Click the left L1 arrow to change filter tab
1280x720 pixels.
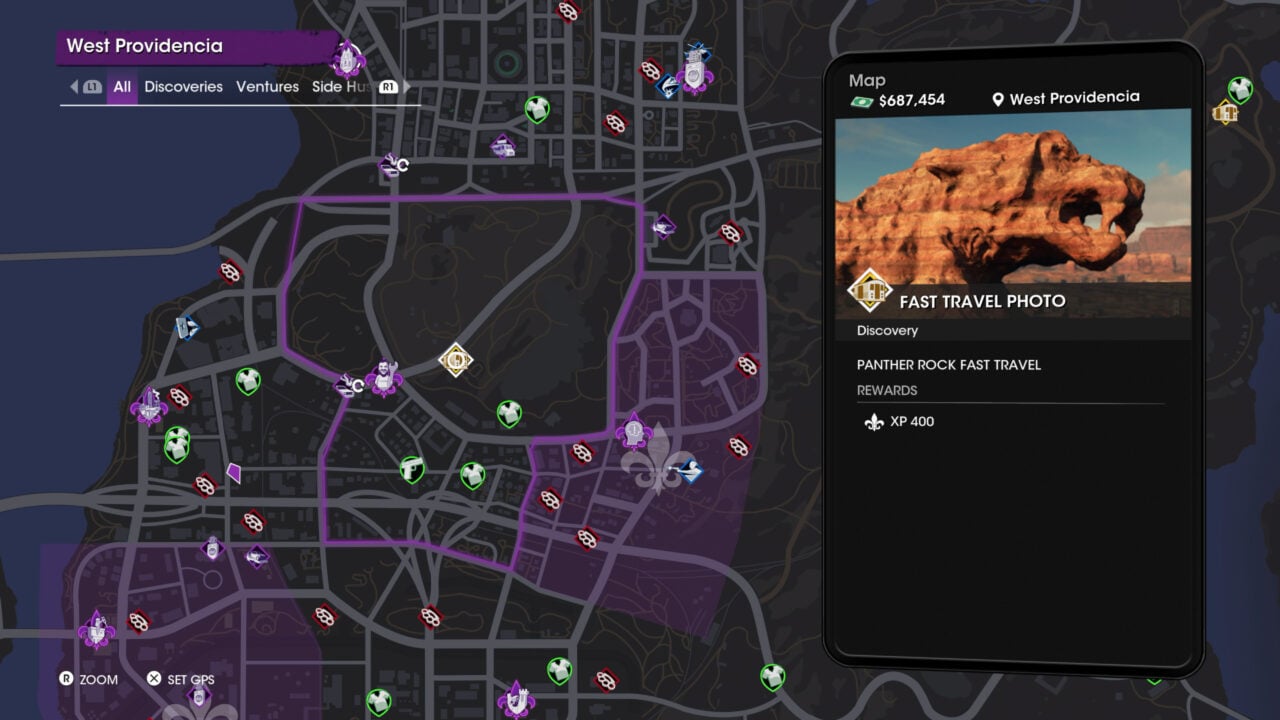point(75,87)
